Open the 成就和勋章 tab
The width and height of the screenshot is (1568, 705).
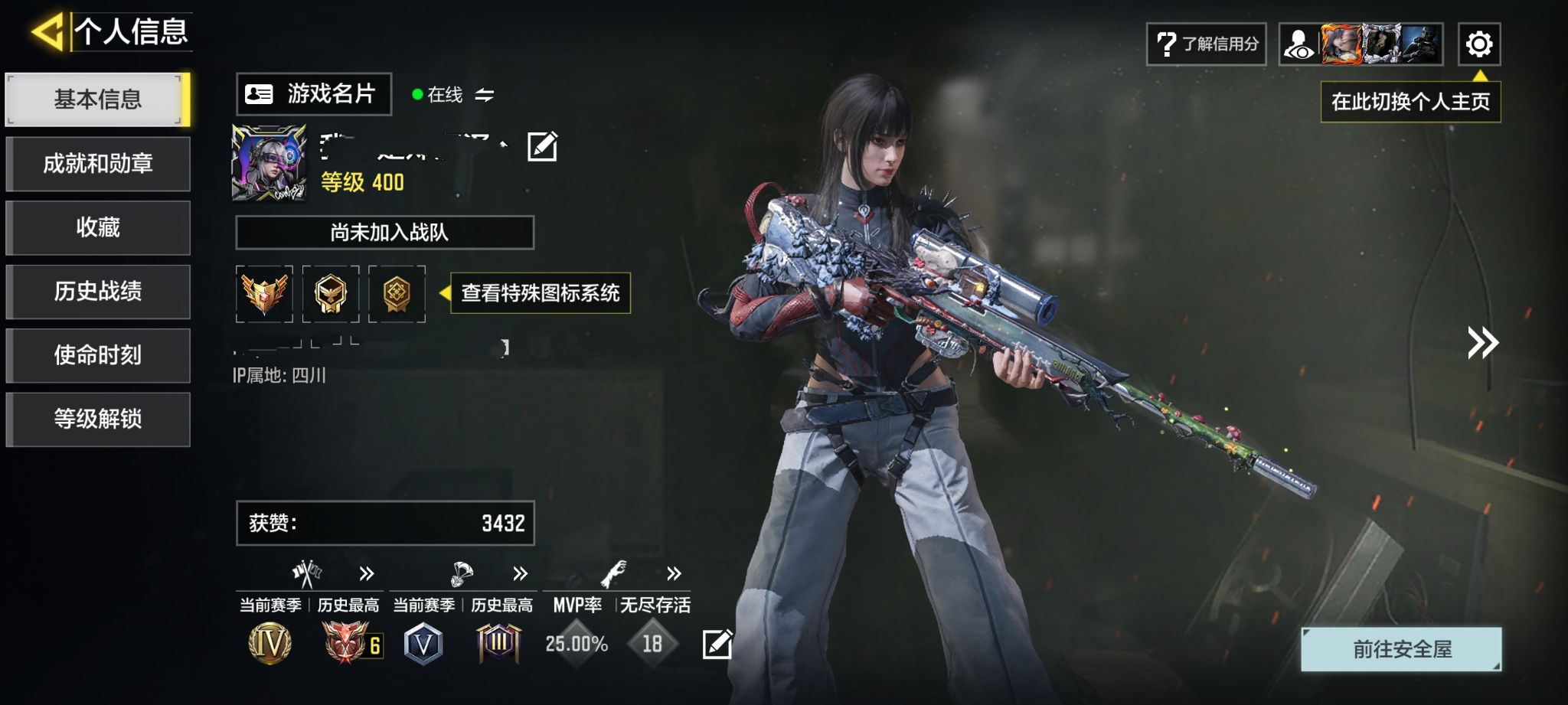pyautogui.click(x=97, y=164)
